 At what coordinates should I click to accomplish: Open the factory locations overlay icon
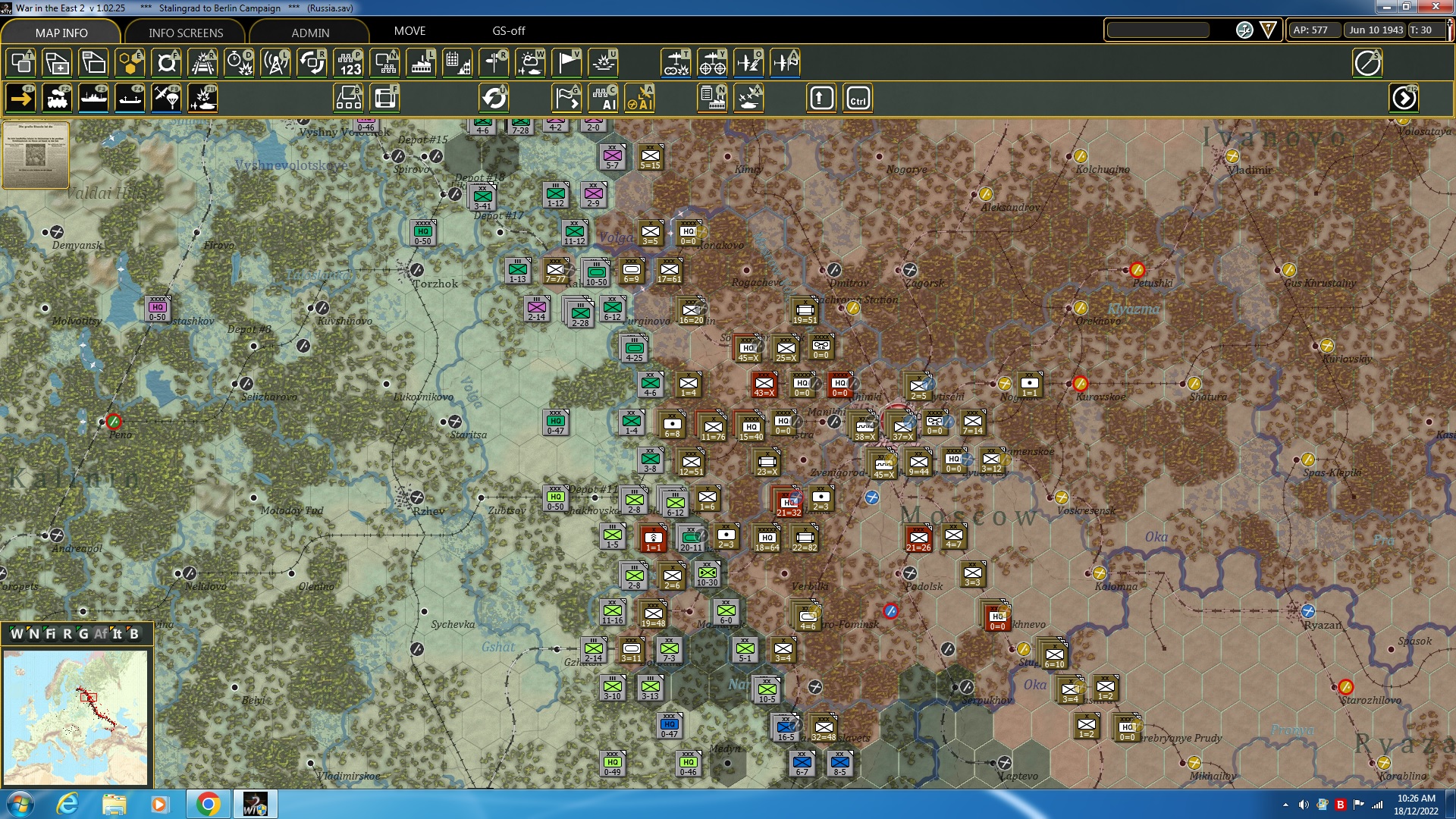coord(421,63)
